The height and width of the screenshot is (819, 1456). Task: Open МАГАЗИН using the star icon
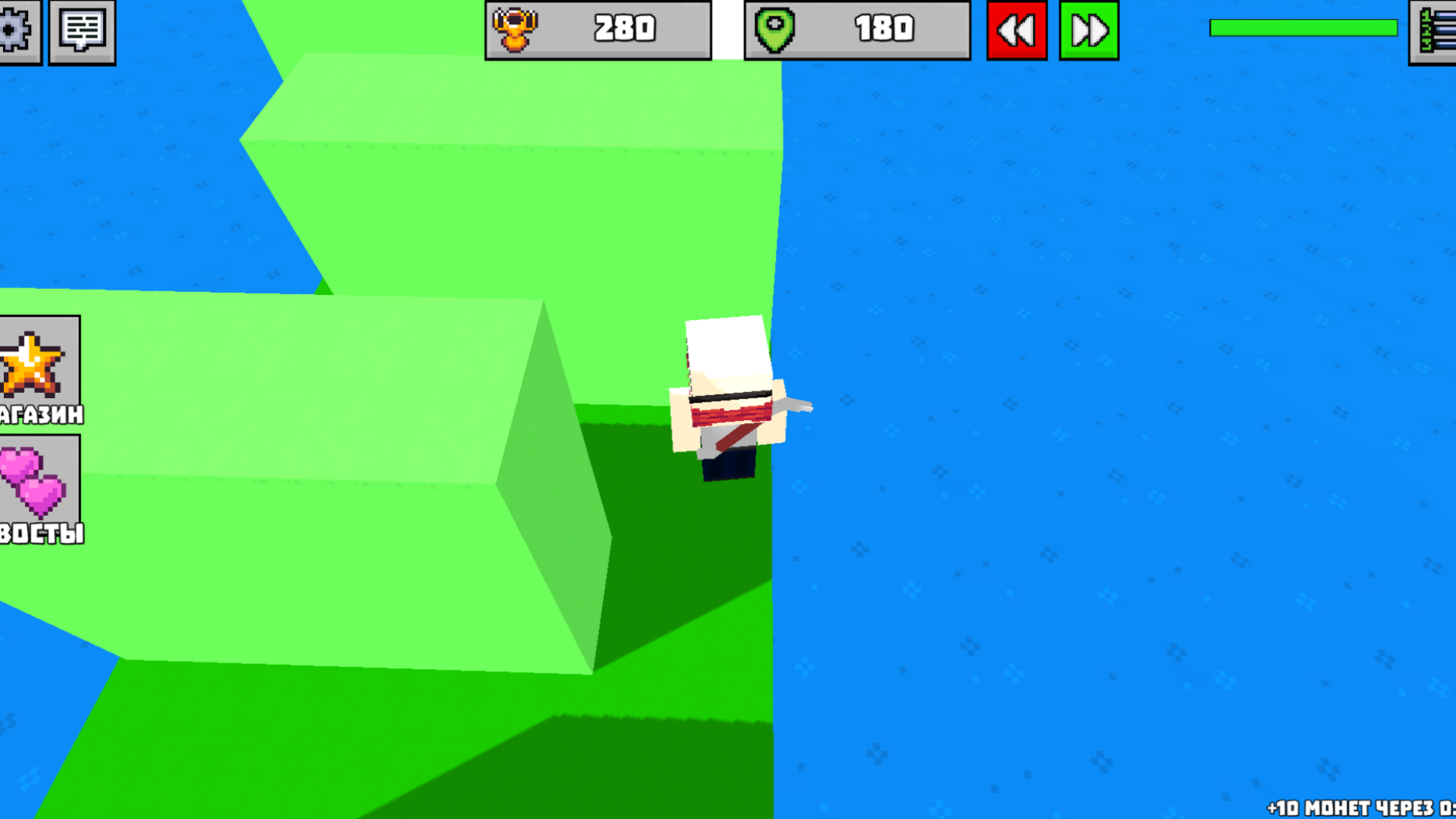tap(30, 364)
